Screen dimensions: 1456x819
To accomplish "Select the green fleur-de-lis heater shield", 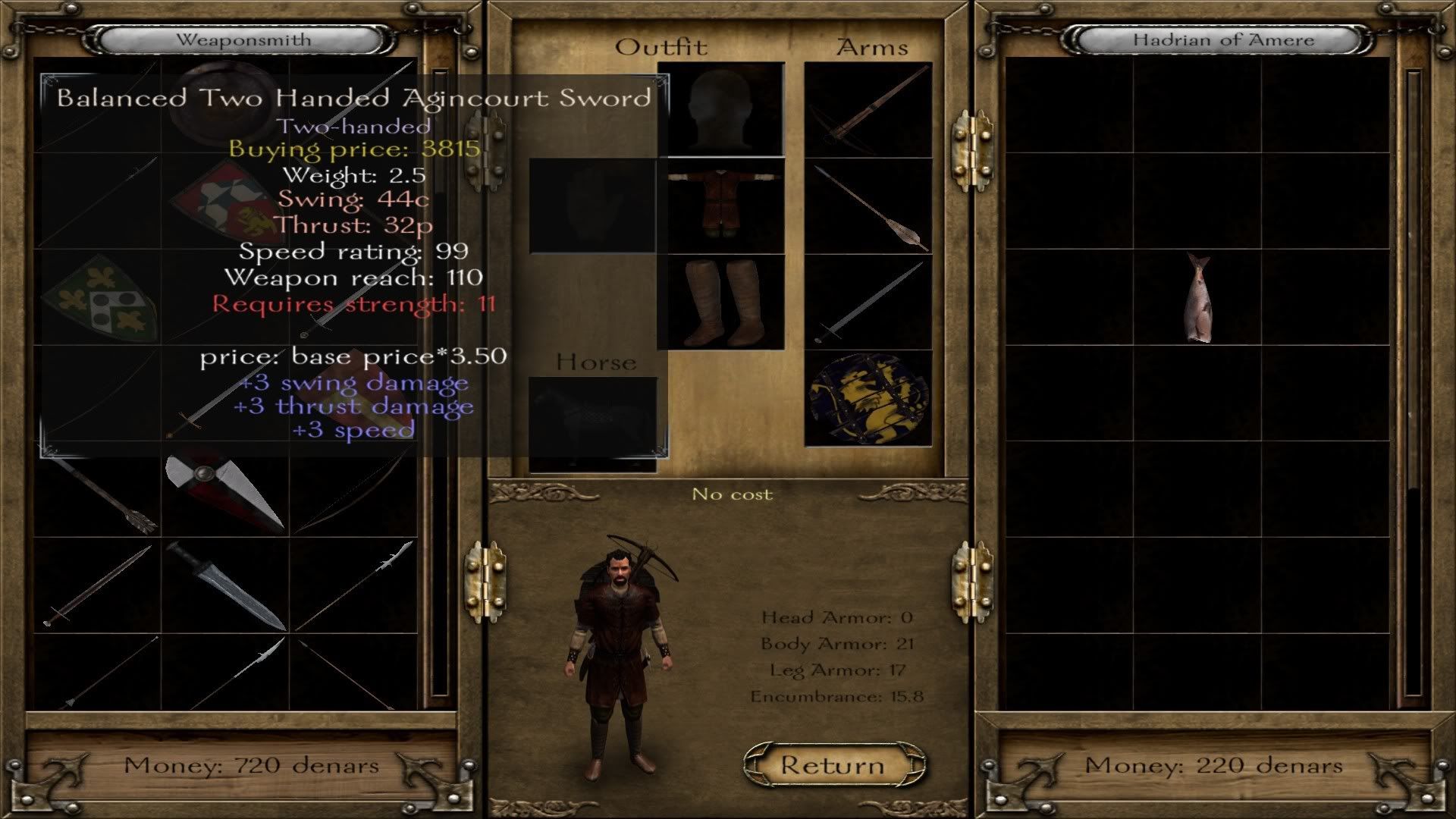I will [98, 297].
